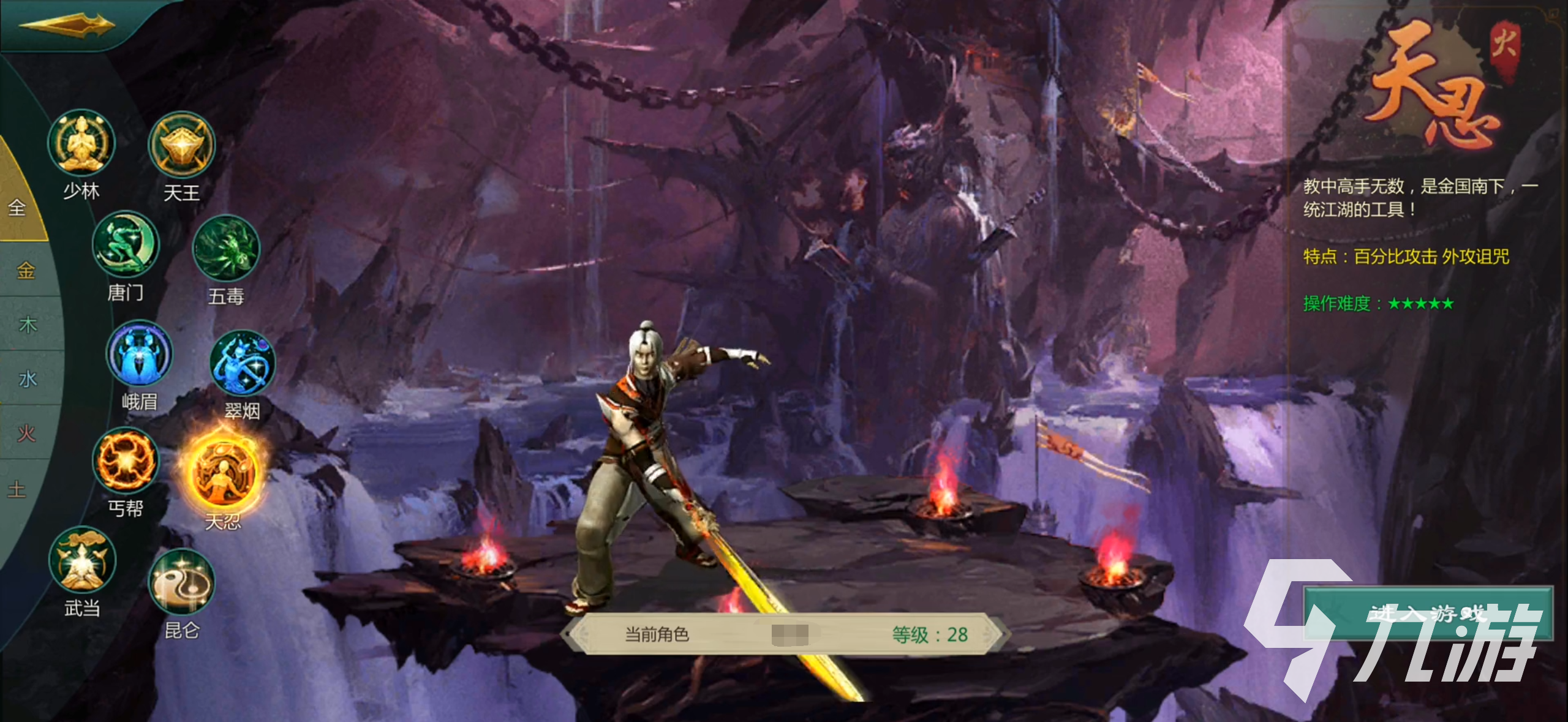This screenshot has height=722, width=1568.
Task: Filter factions by 金 (metal) tab
Action: pos(26,270)
